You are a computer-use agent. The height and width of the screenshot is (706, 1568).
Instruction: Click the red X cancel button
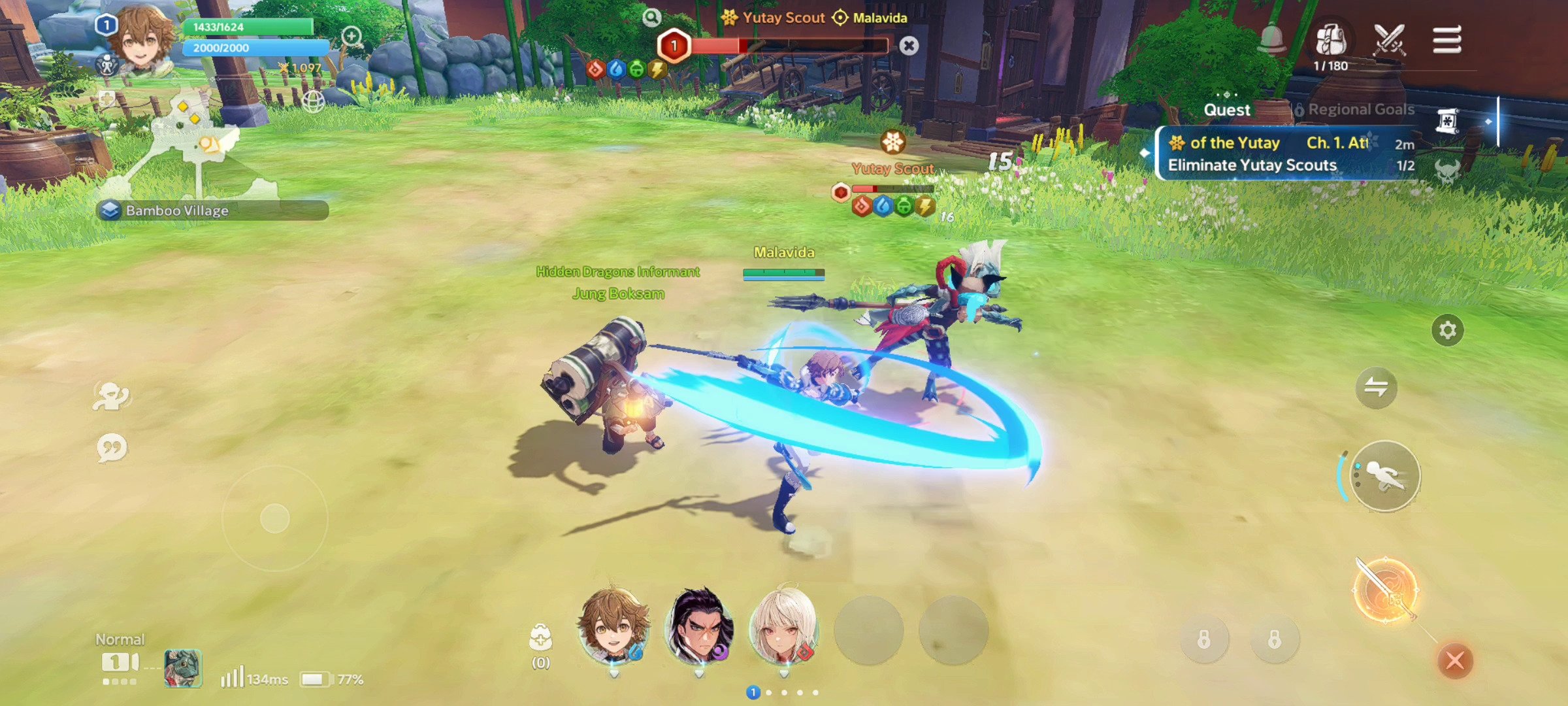(1455, 660)
